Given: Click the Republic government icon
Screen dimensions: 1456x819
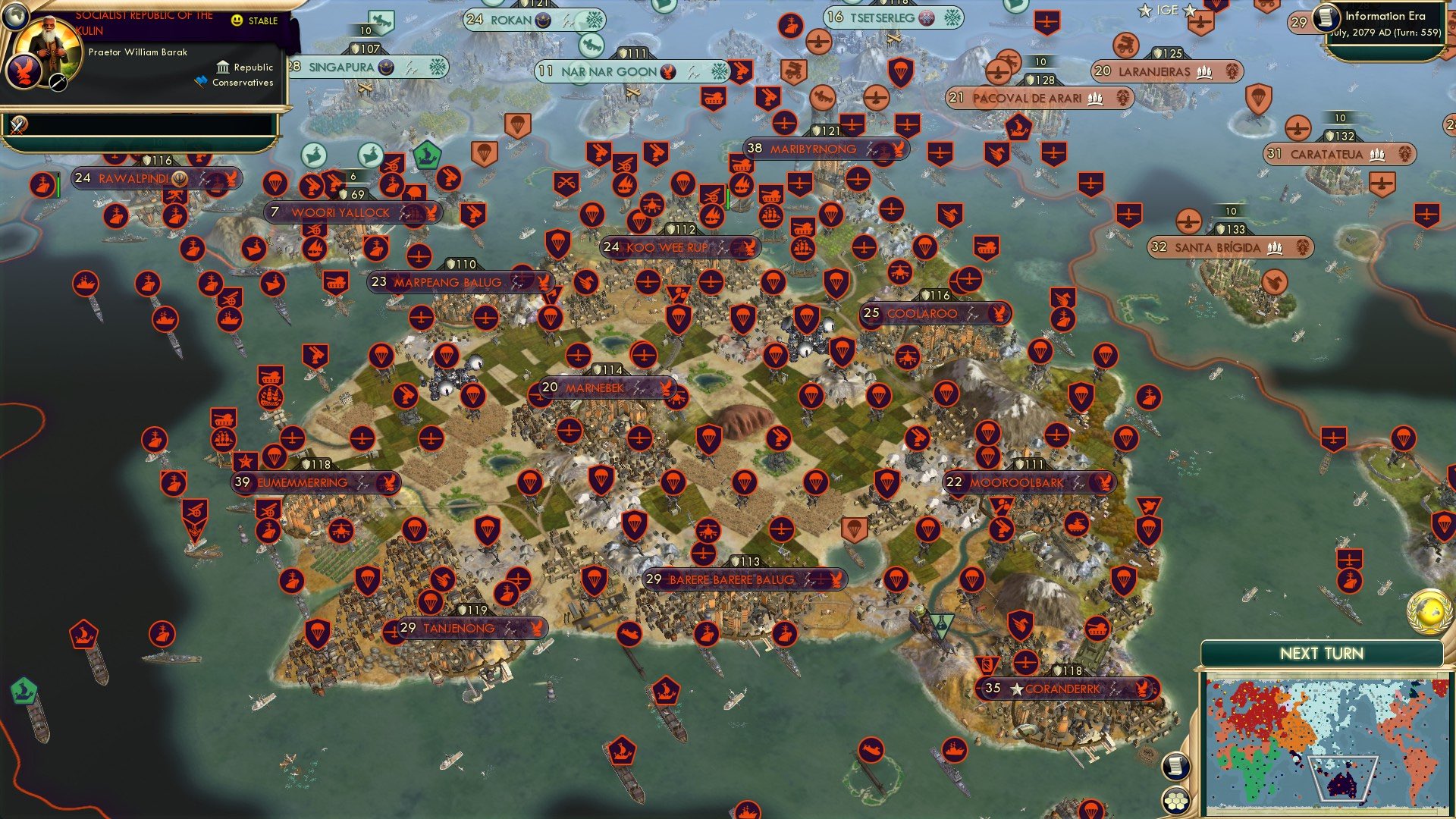Looking at the screenshot, I should (222, 67).
